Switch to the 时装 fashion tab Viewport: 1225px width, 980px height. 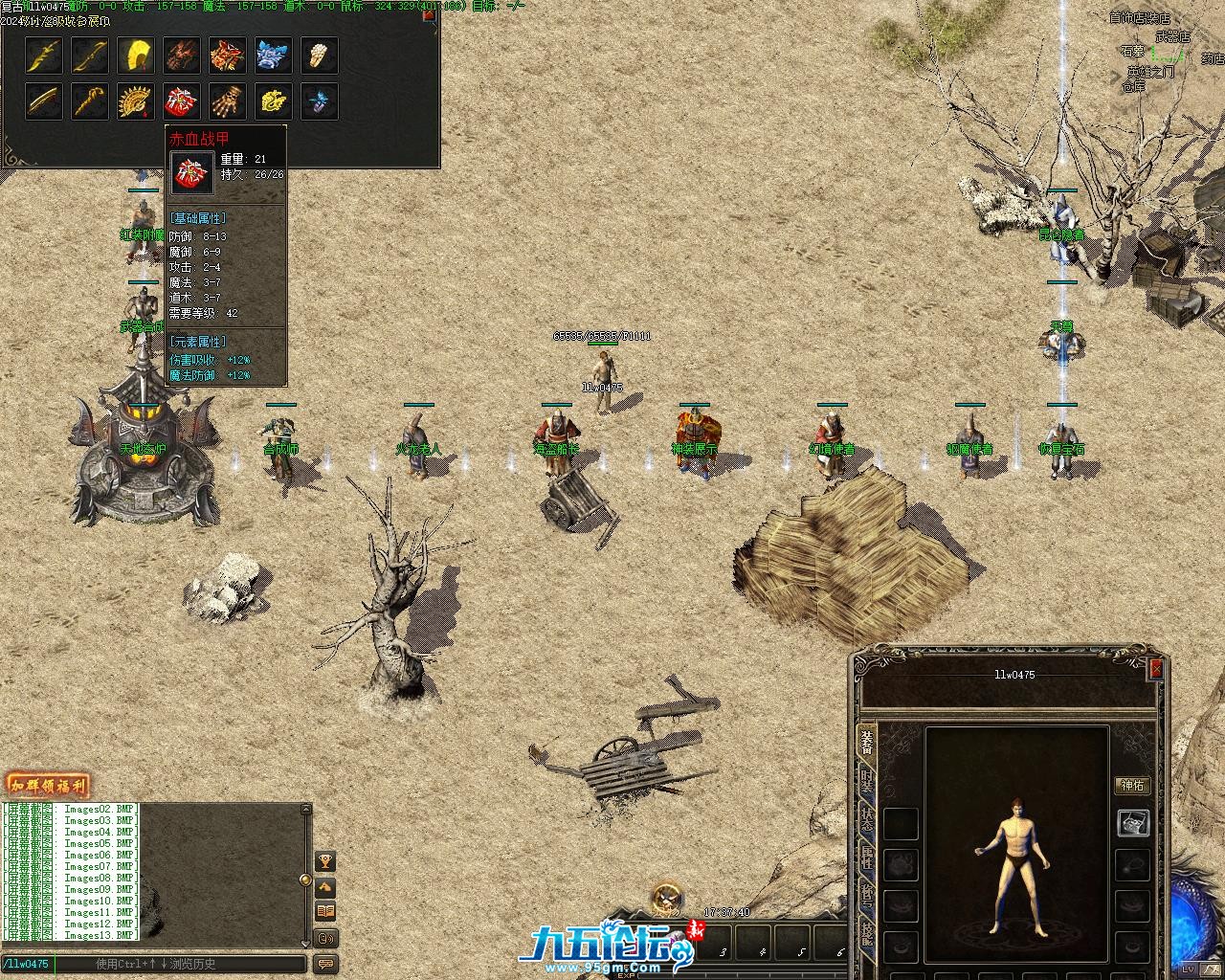click(866, 780)
